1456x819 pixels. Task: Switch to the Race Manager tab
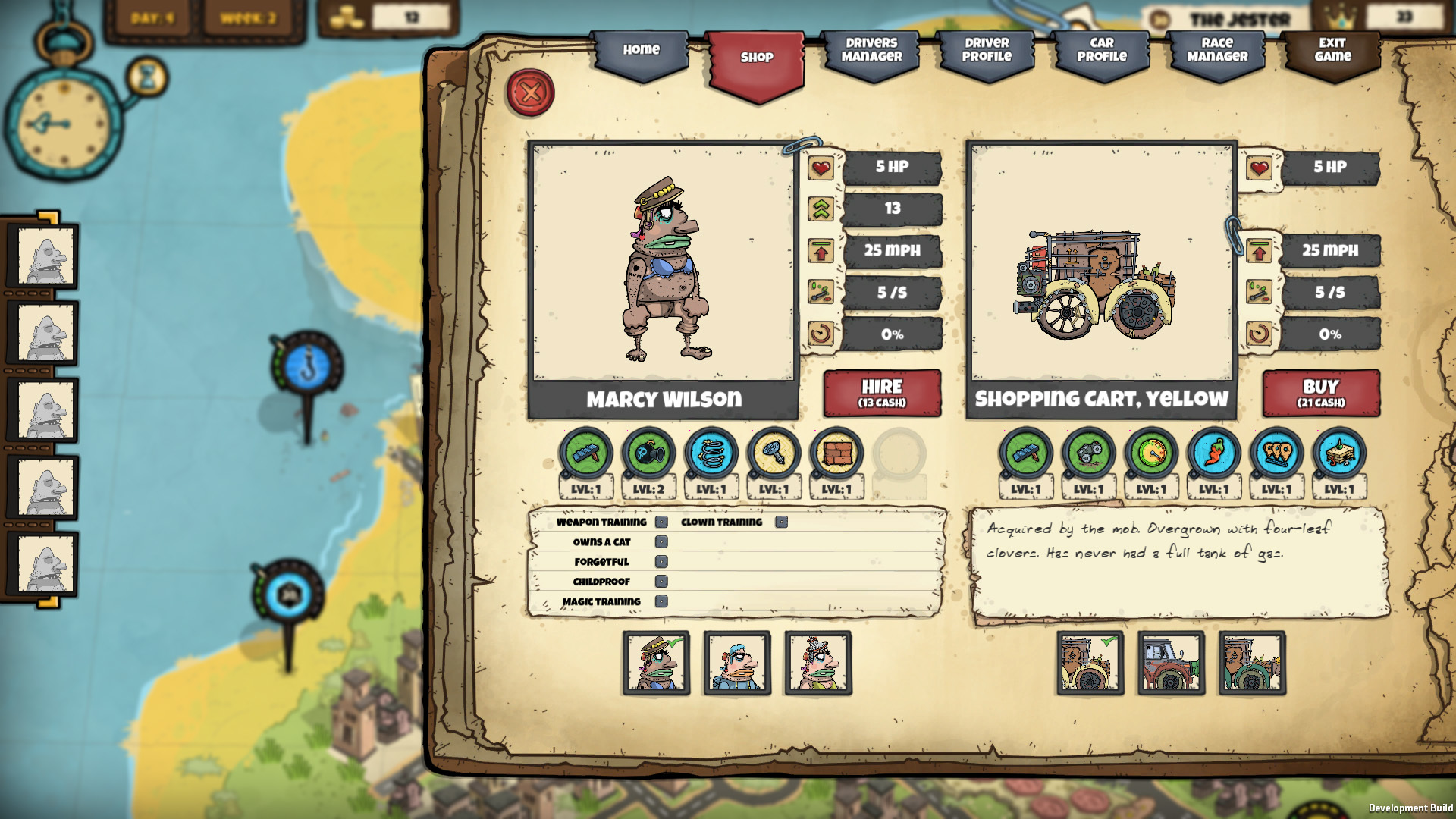pos(1214,52)
